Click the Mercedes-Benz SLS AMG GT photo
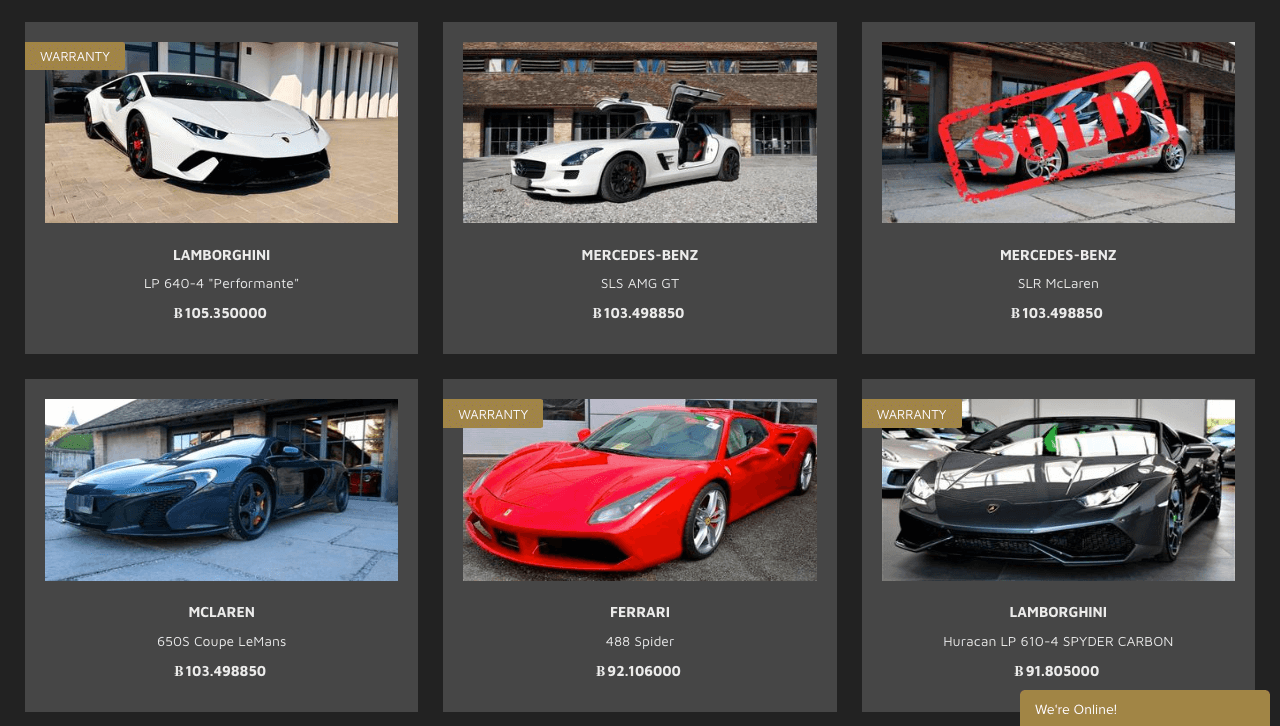Image resolution: width=1280 pixels, height=726 pixels. 640,132
